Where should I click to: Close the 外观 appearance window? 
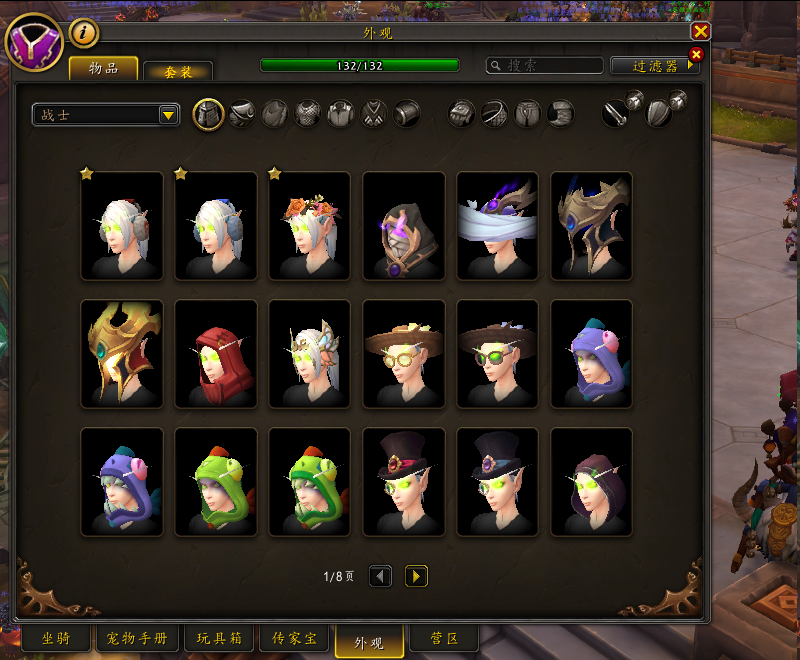click(x=701, y=31)
